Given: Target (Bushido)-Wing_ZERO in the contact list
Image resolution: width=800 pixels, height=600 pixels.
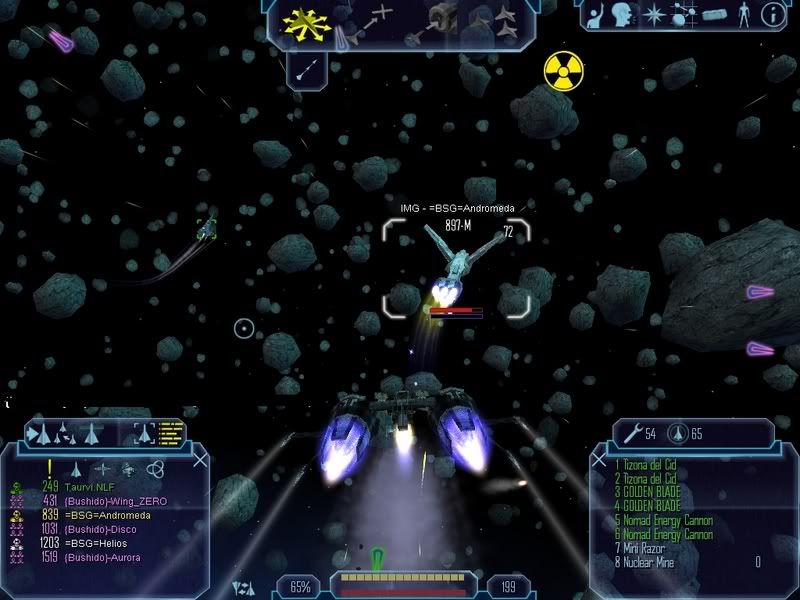Looking at the screenshot, I should point(115,501).
